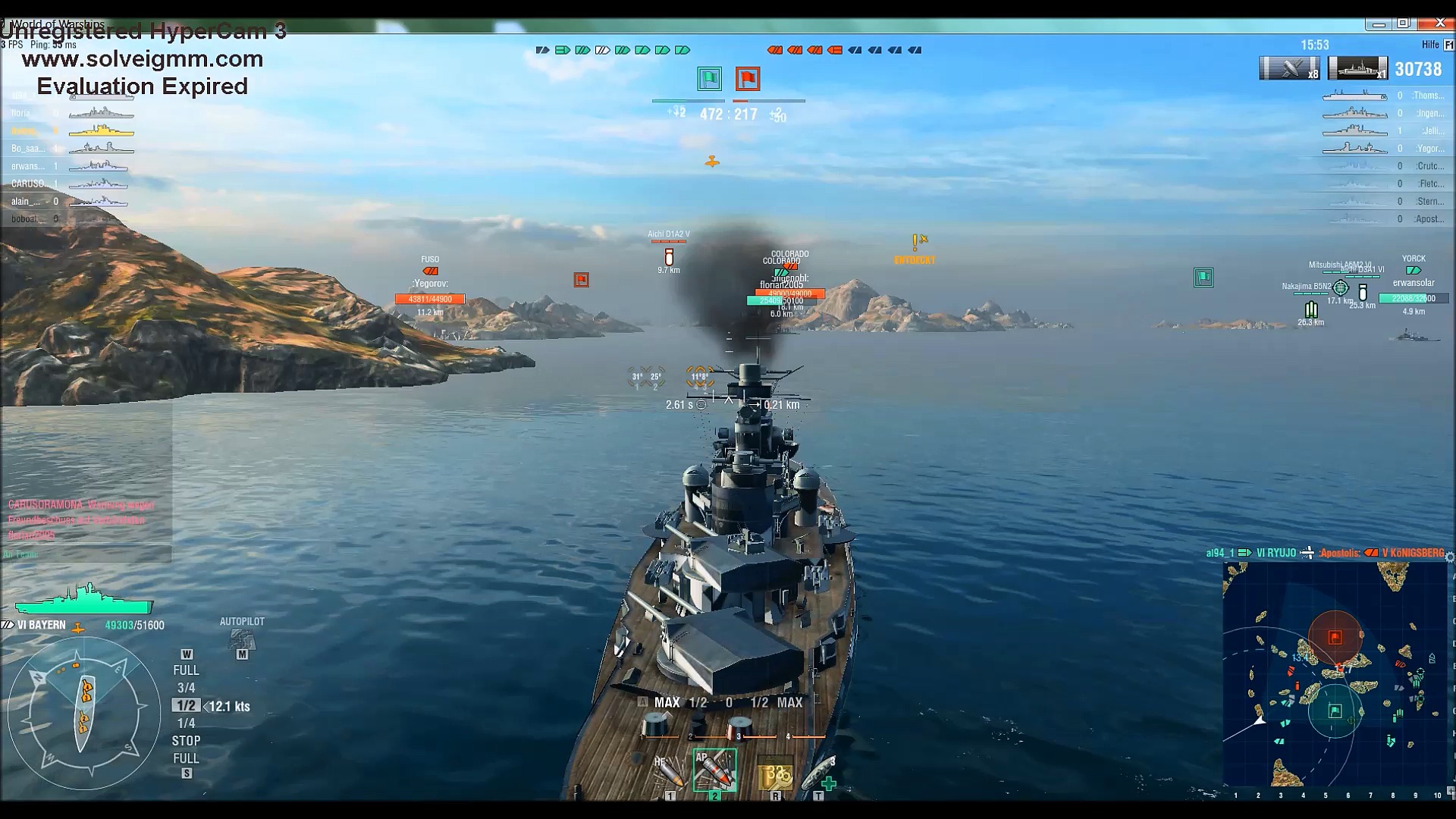The width and height of the screenshot is (1456, 819).
Task: Click the red enemy capture base icon
Action: (x=748, y=79)
